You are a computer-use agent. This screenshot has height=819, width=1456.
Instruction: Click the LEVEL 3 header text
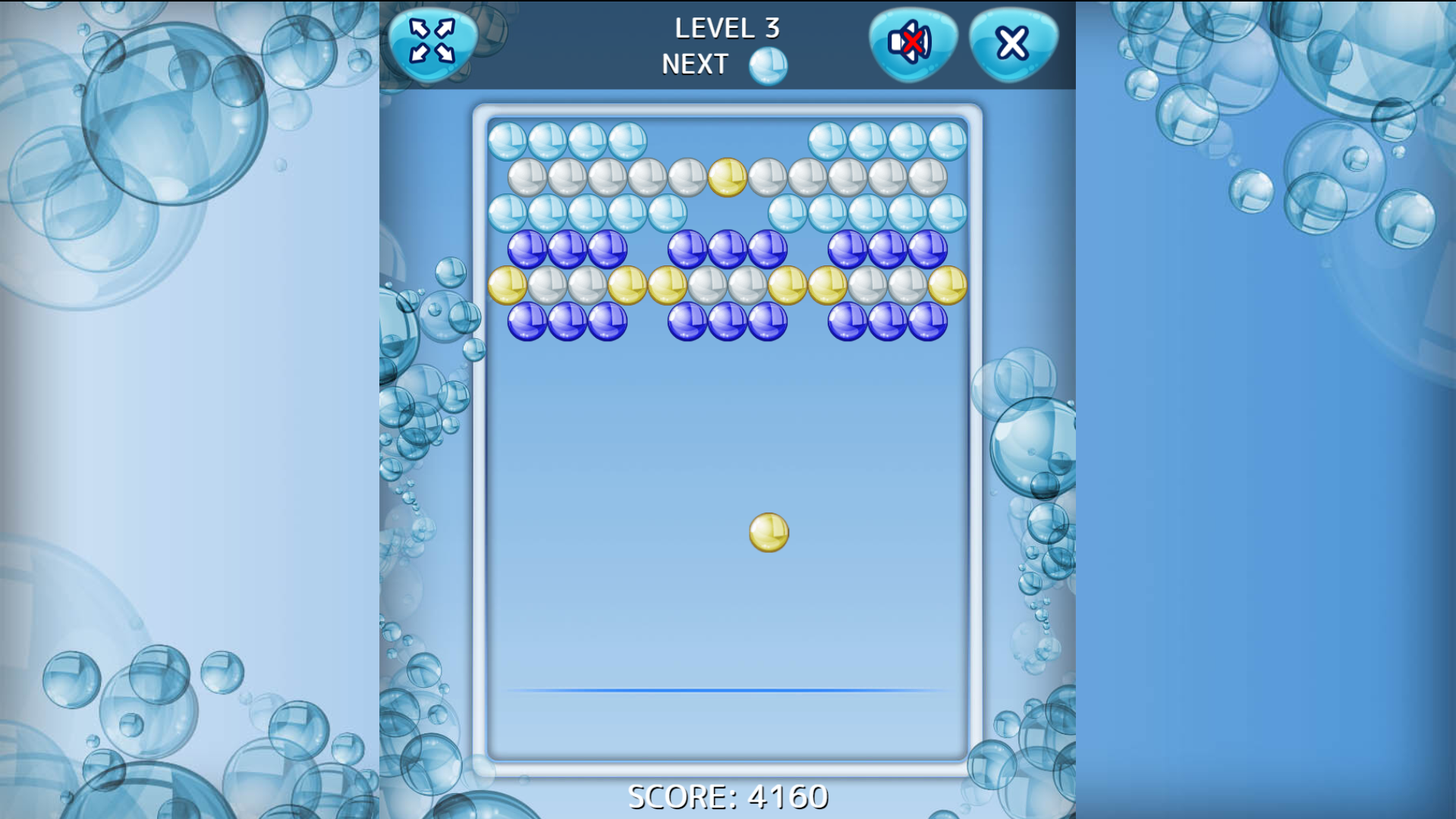point(728,29)
